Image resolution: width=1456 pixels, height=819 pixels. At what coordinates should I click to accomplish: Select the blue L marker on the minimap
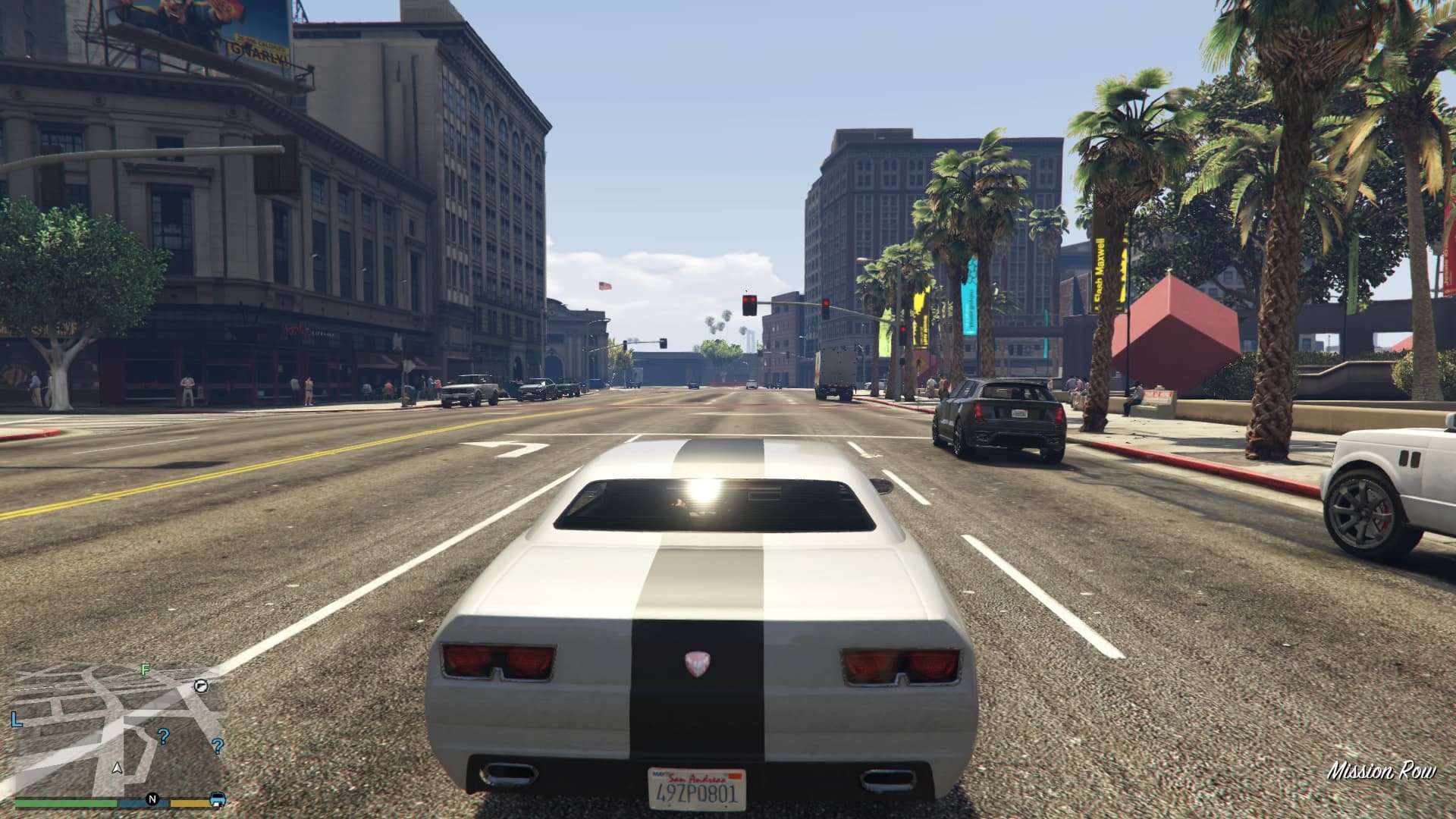coord(16,719)
